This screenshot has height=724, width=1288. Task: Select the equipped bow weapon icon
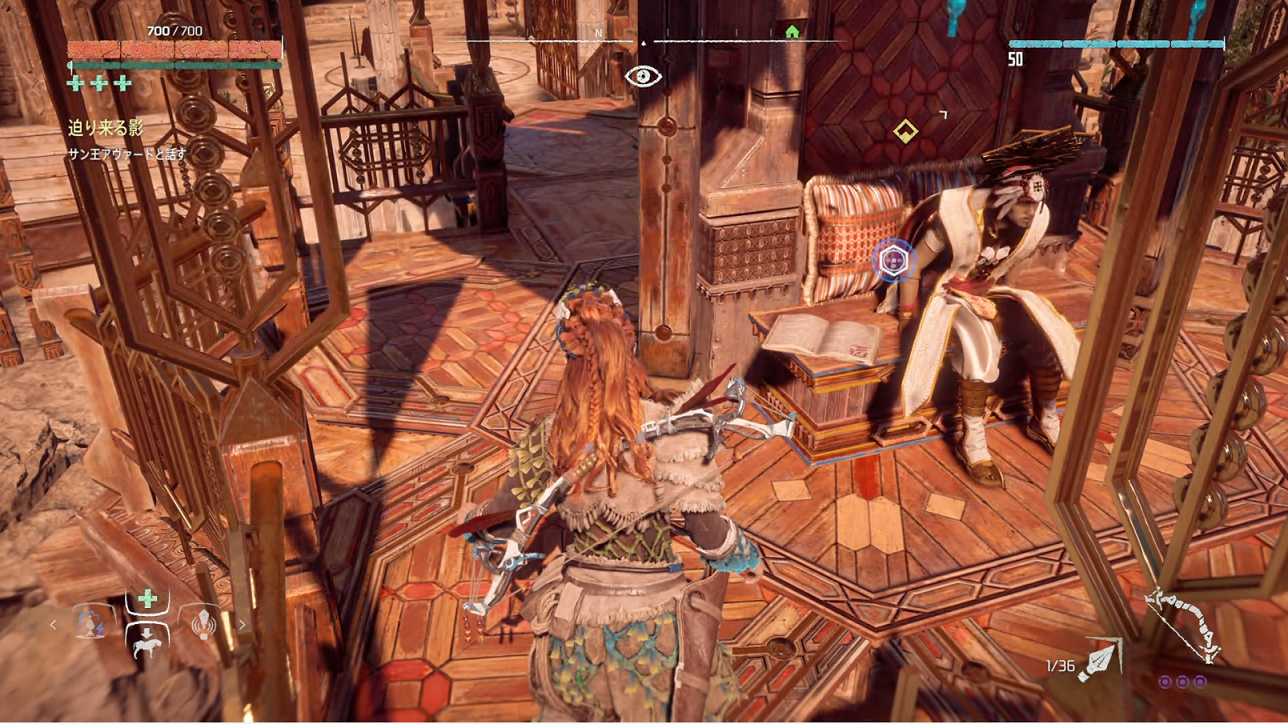click(x=1183, y=624)
